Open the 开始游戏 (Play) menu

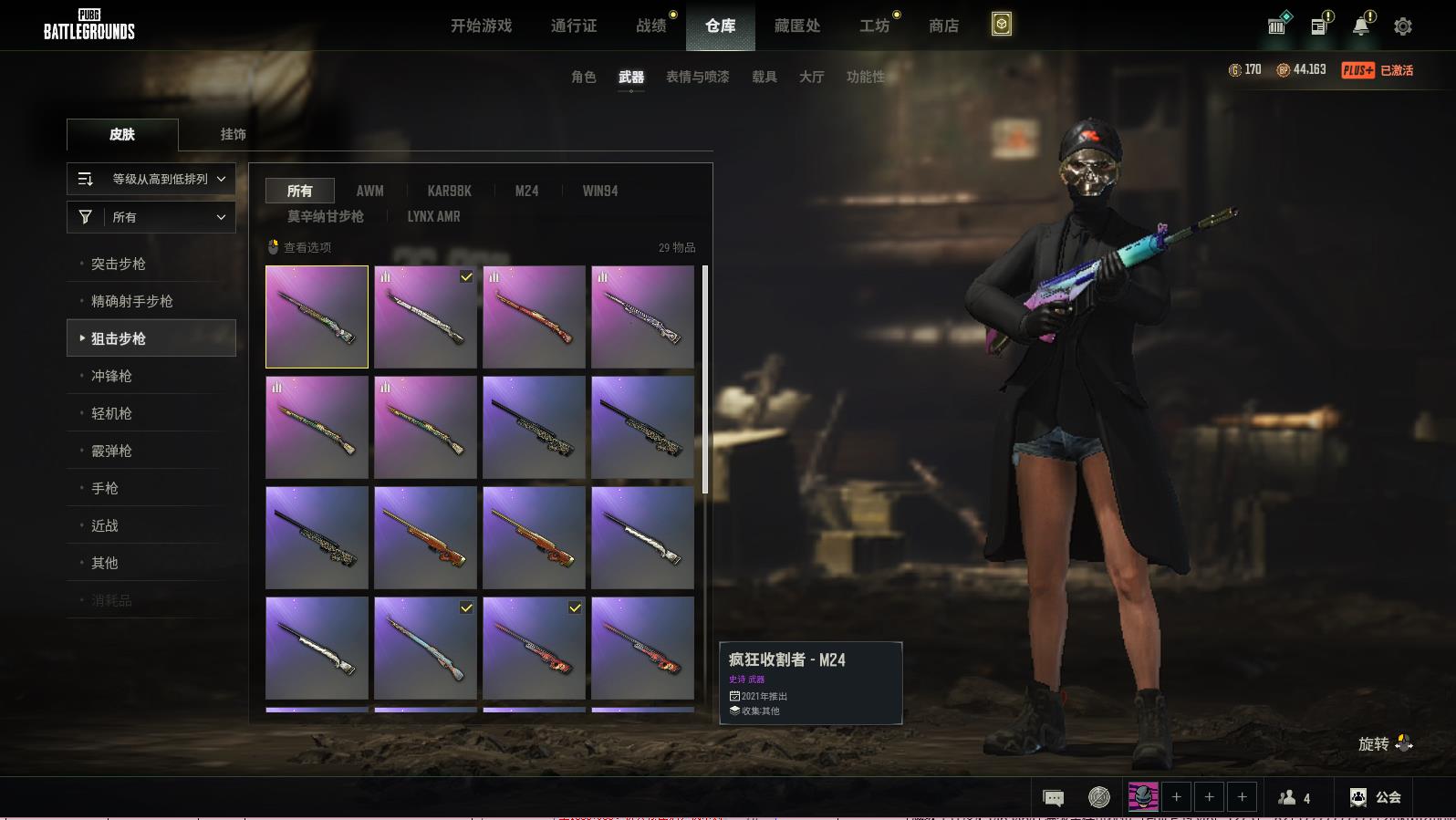click(481, 26)
